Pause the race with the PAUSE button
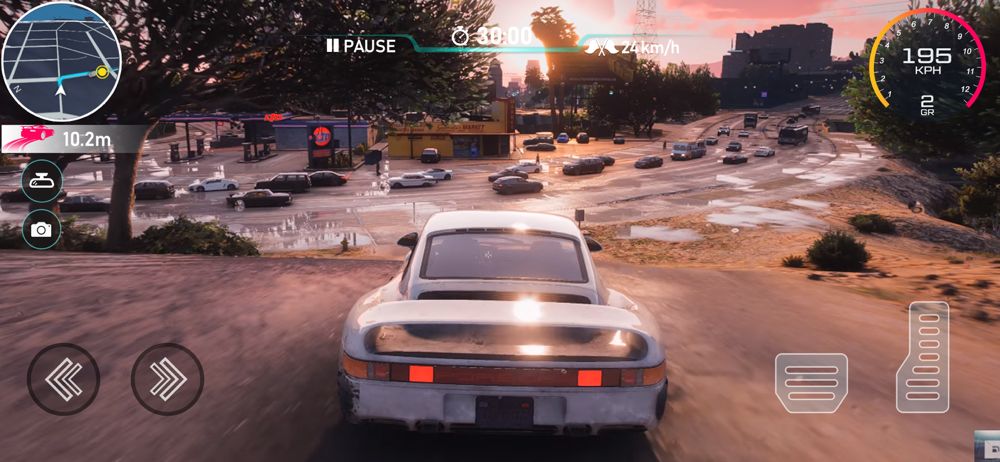The image size is (1000, 462). click(x=361, y=46)
